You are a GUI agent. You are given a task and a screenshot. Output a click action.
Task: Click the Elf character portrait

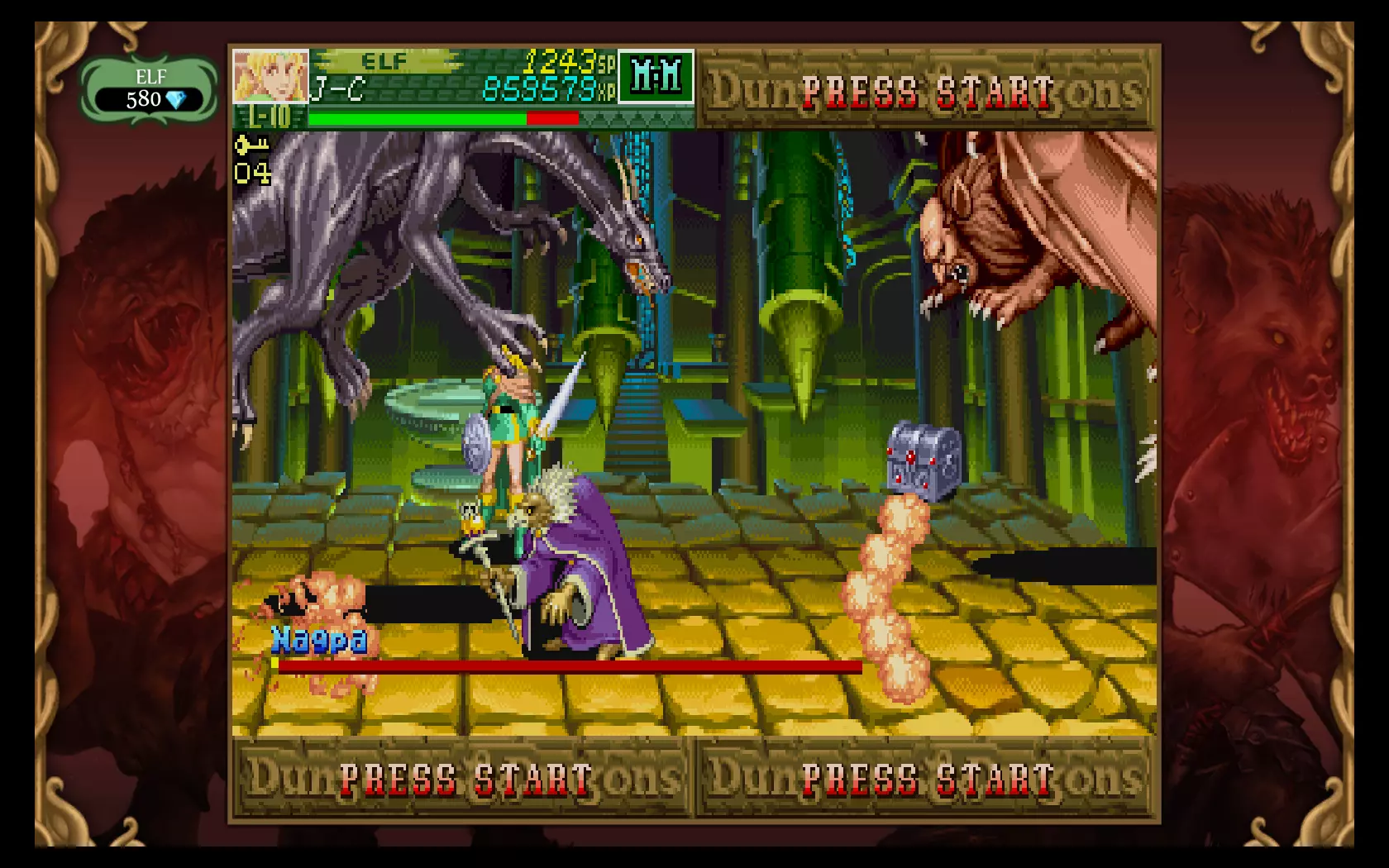click(x=270, y=76)
